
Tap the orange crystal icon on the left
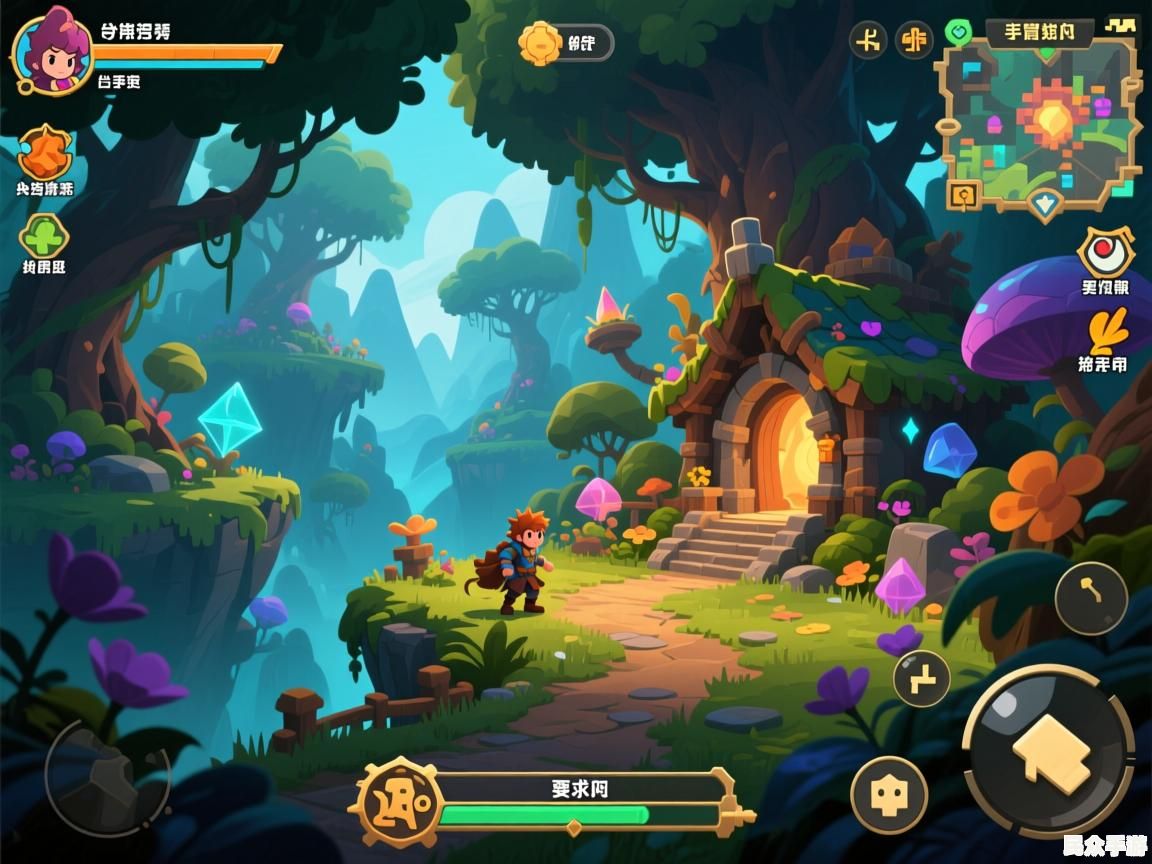(x=44, y=153)
